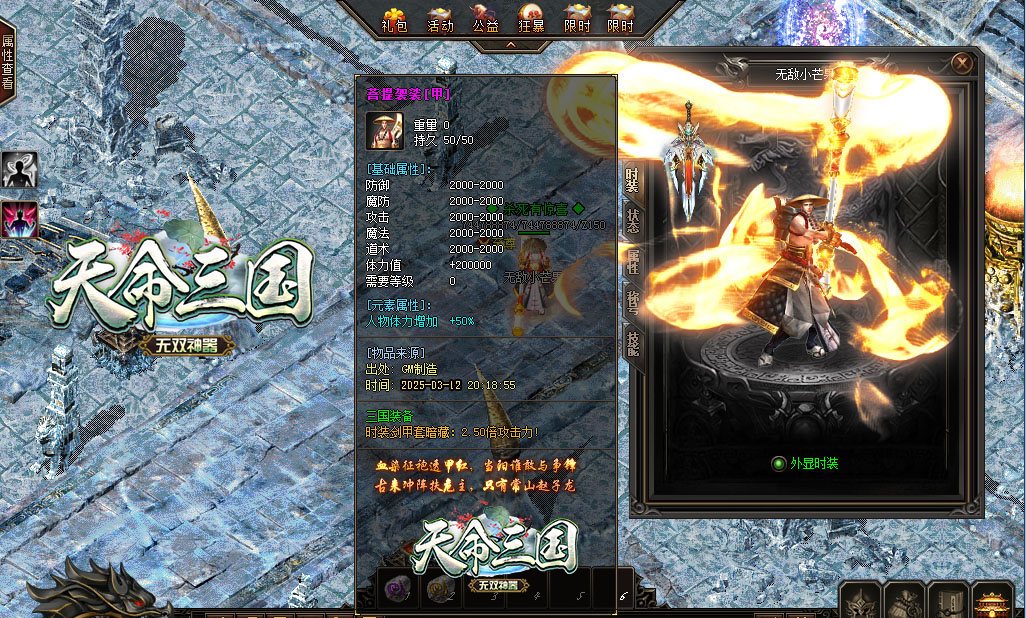Switch to the 状态 status tab

click(633, 221)
